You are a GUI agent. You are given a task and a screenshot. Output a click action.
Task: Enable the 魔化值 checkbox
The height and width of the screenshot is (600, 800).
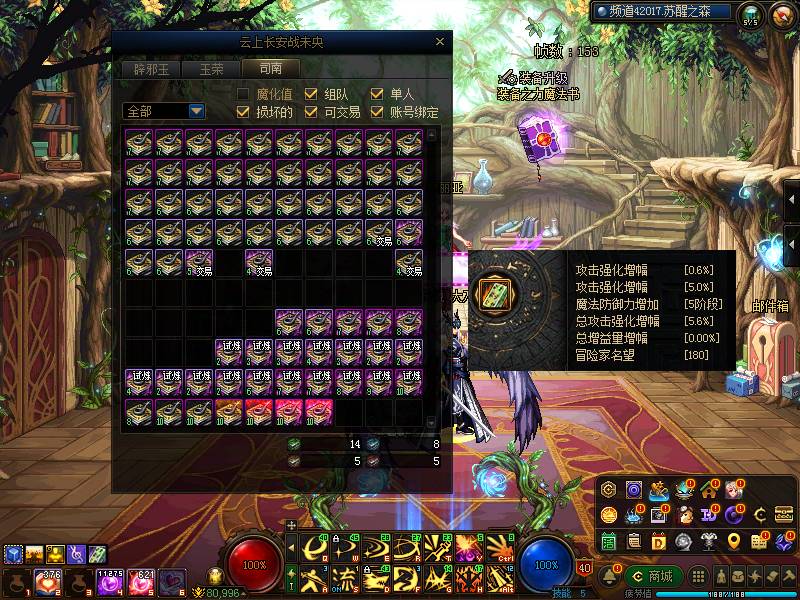click(x=243, y=94)
